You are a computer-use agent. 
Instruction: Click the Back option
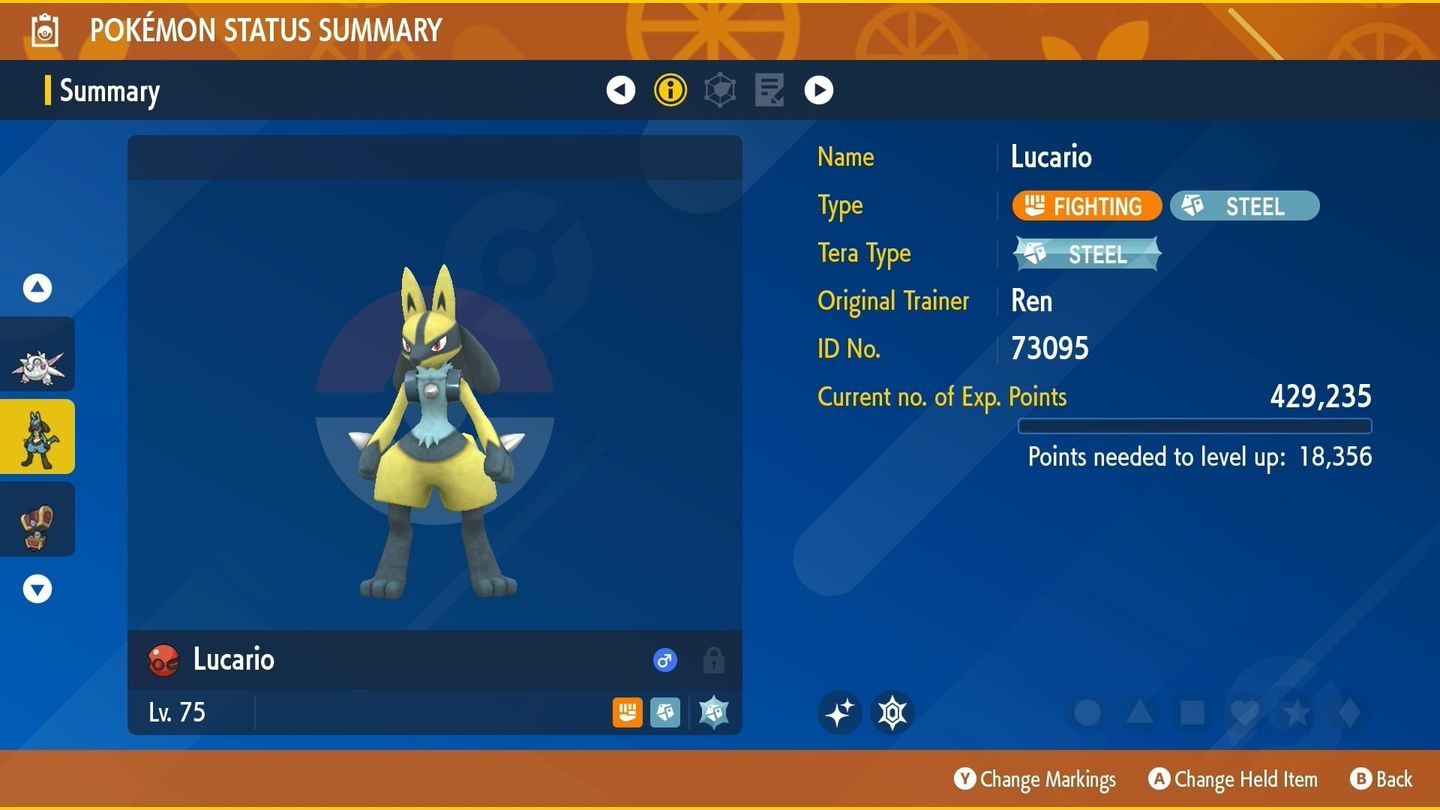point(1381,780)
